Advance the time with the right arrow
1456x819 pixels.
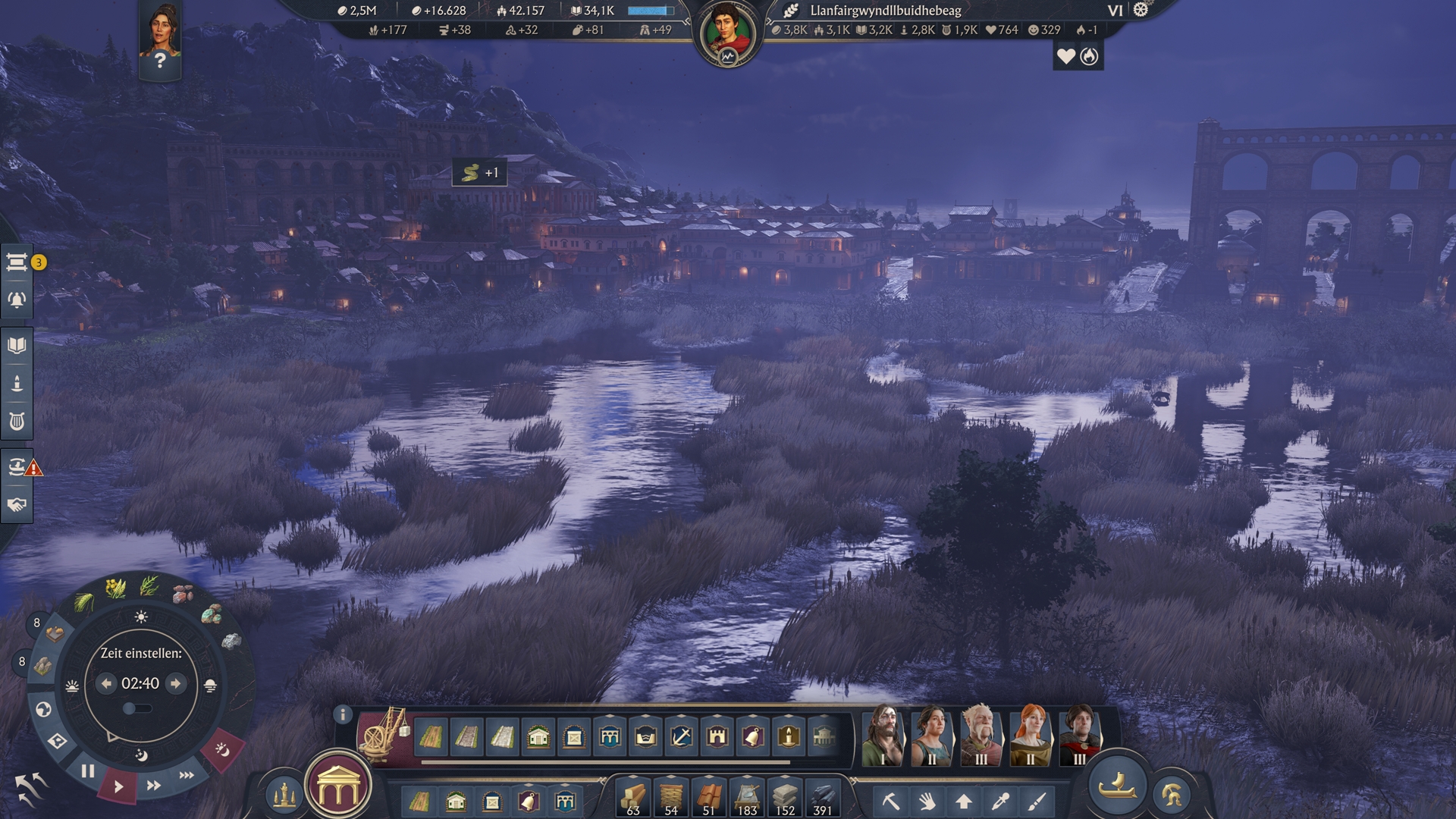coord(176,683)
